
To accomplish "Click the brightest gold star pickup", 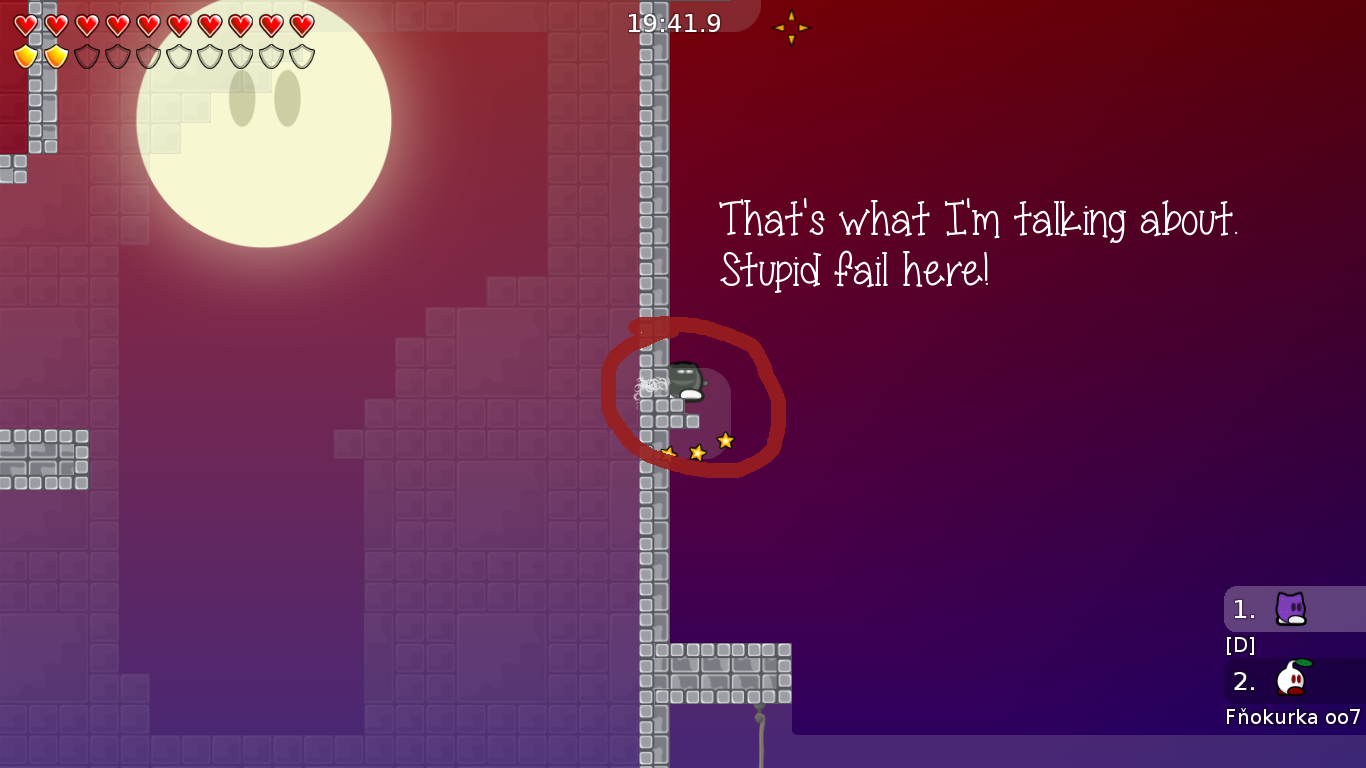I will click(x=723, y=440).
